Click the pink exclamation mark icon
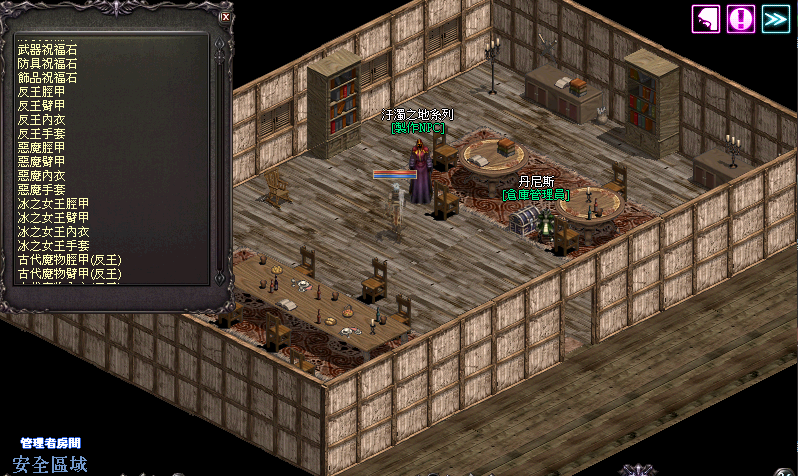798x476 pixels. click(741, 18)
